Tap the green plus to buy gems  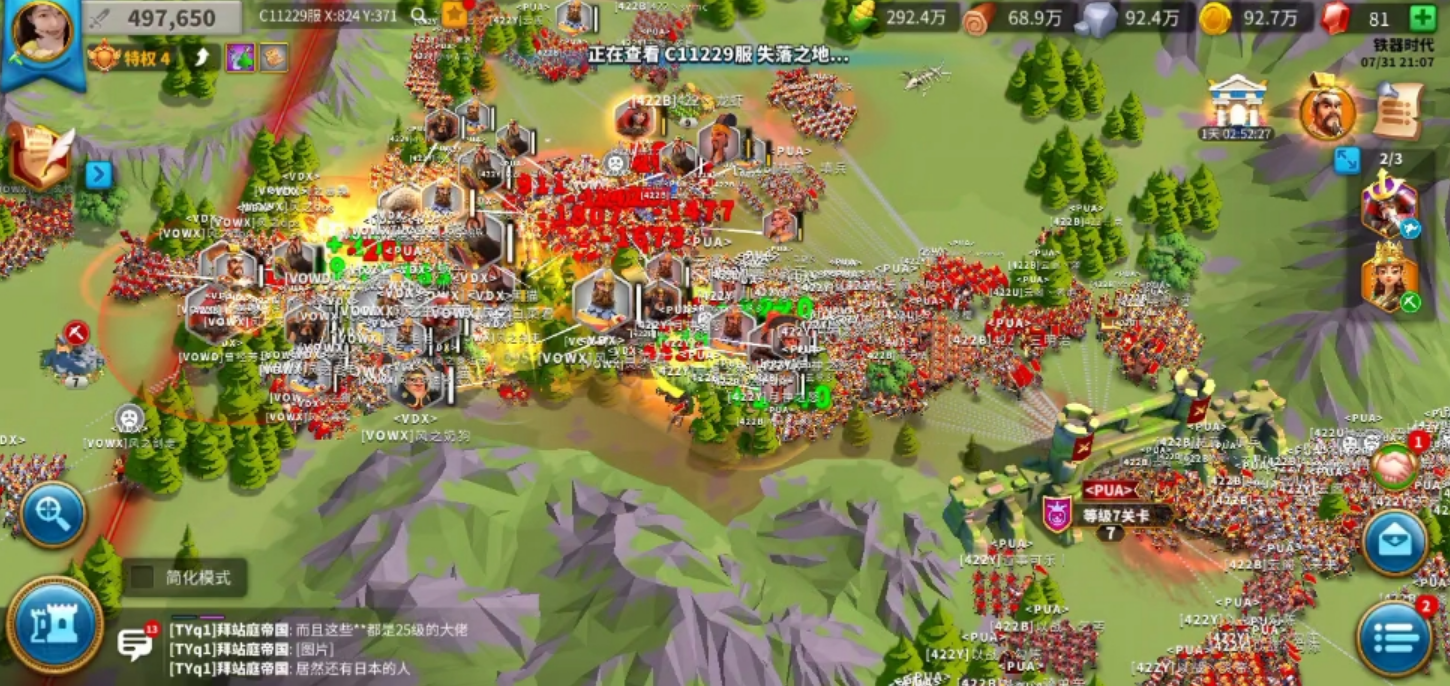point(1423,18)
